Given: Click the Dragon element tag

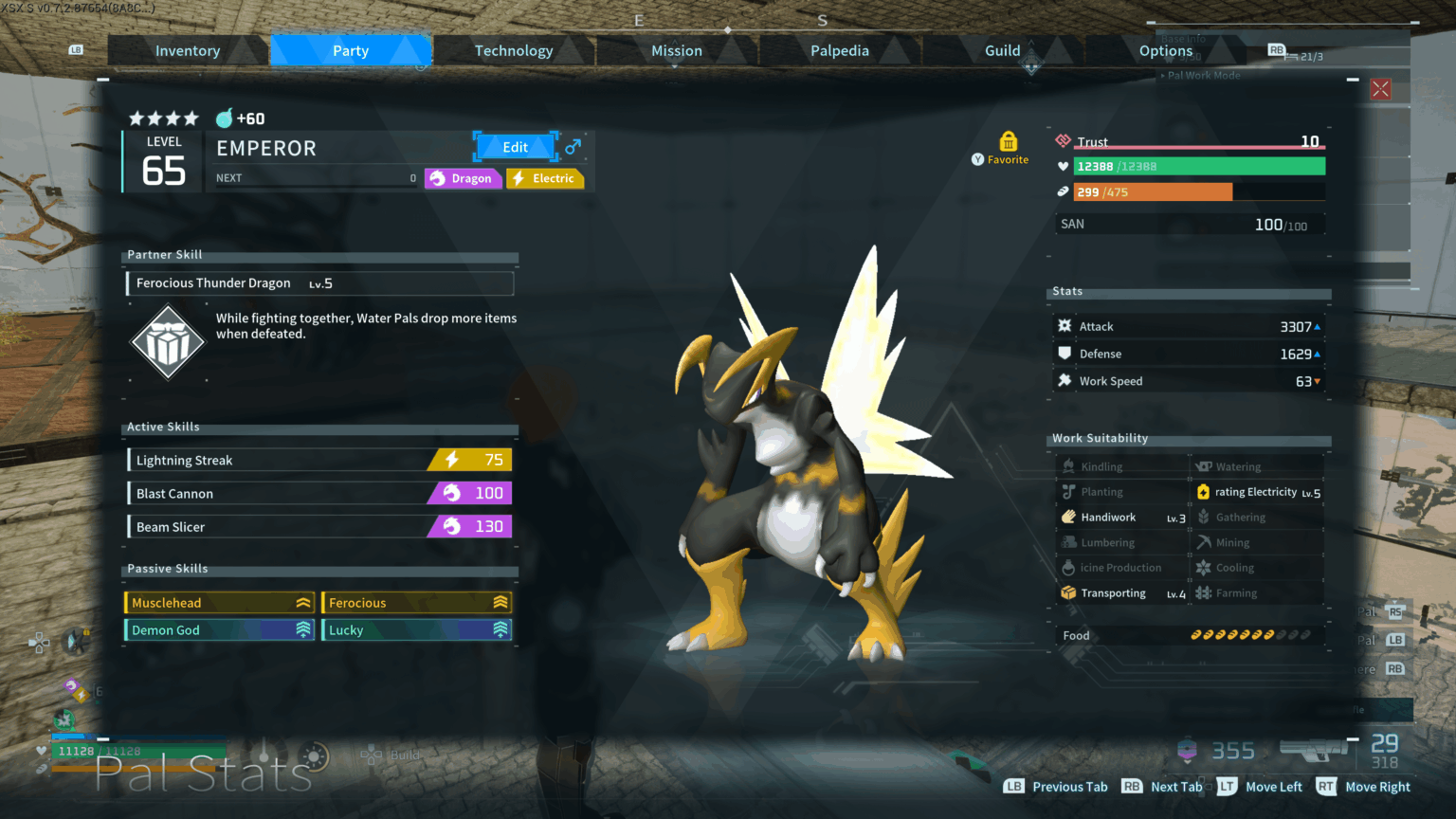Looking at the screenshot, I should 464,178.
